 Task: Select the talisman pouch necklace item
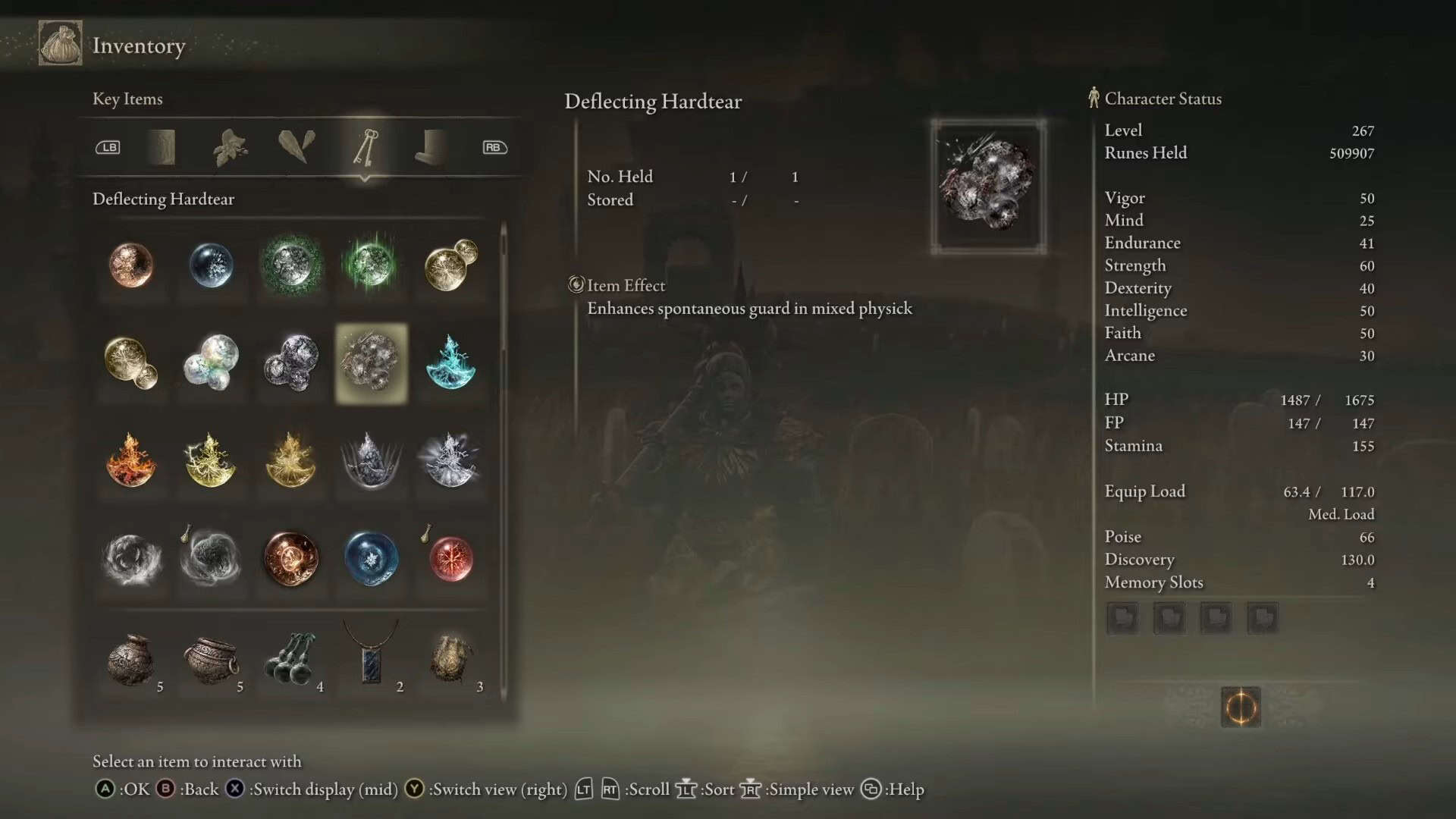pos(370,658)
